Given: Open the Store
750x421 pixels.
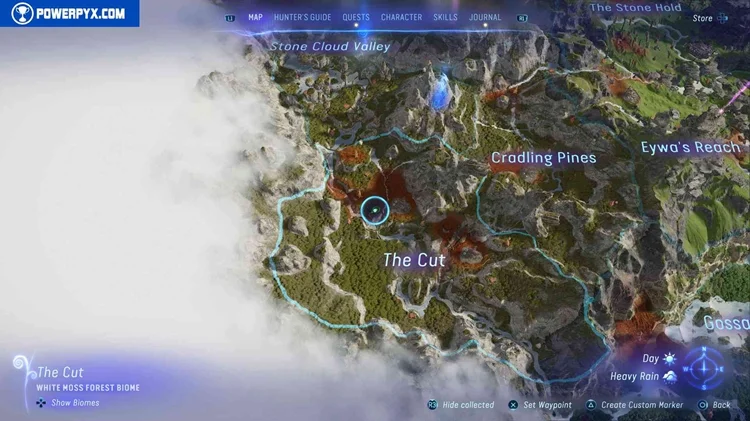Looking at the screenshot, I should (x=703, y=18).
